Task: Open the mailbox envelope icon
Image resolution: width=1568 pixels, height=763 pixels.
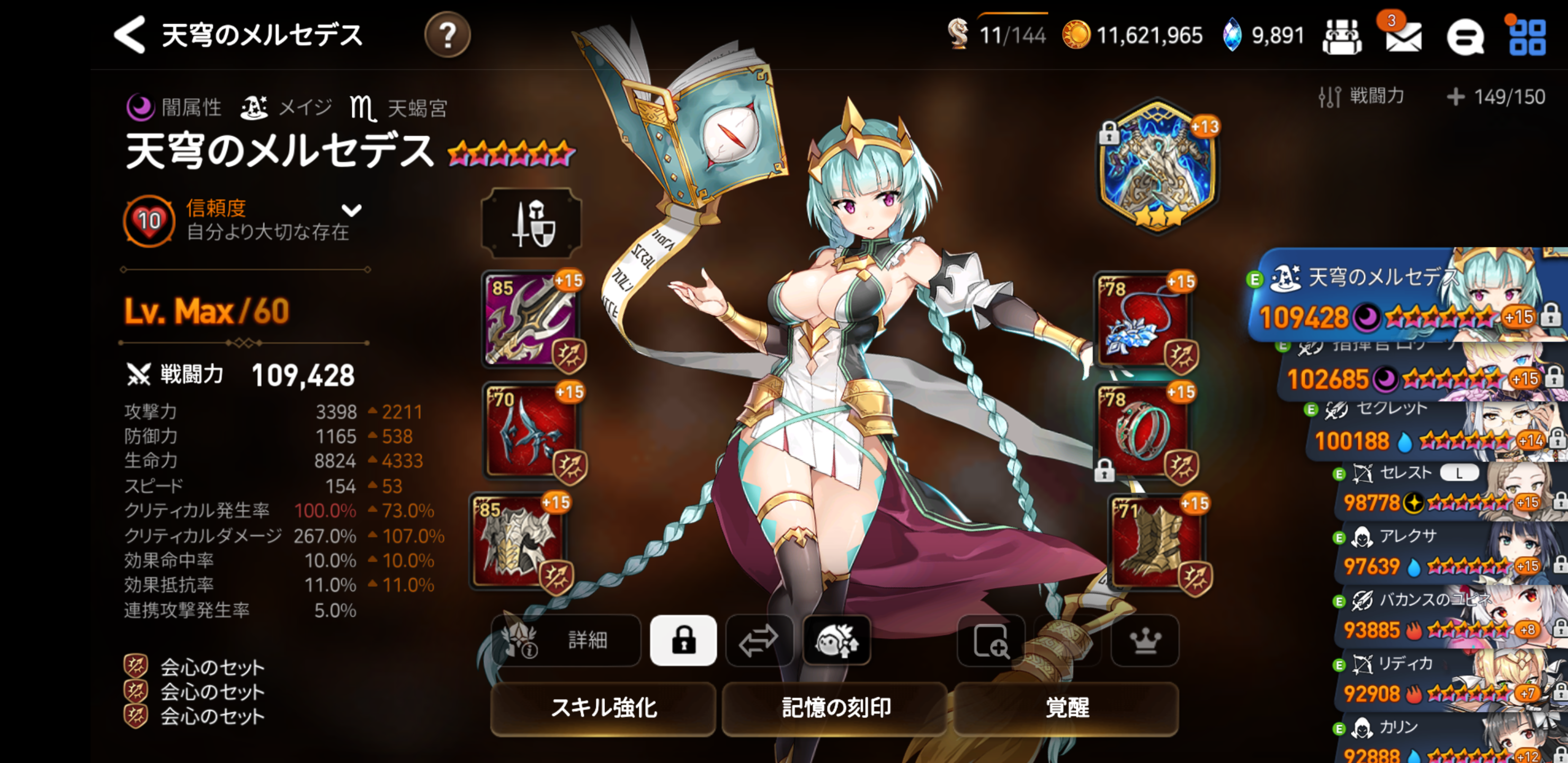Action: [1403, 37]
